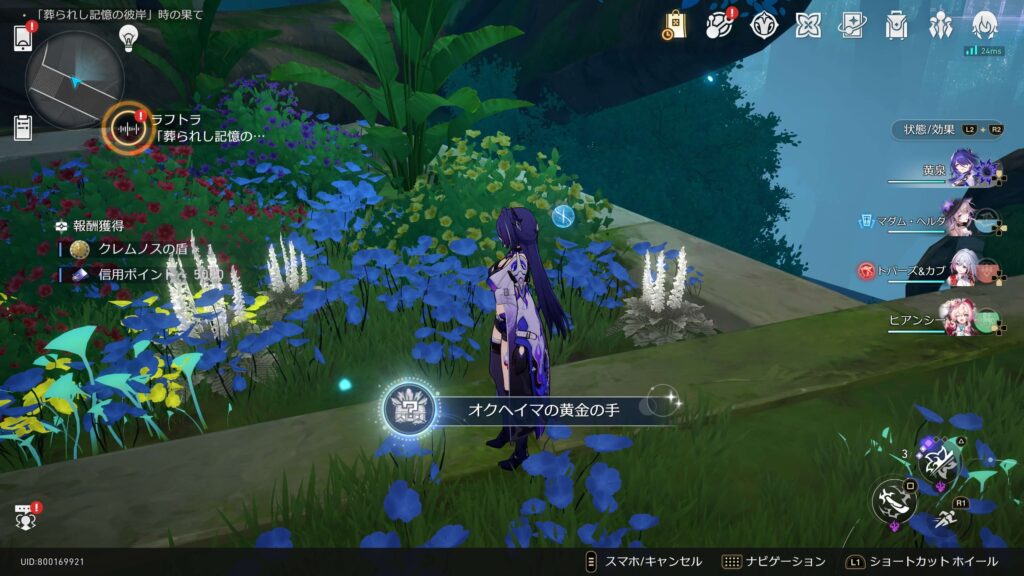Open the phone menu icon
Image resolution: width=1024 pixels, height=576 pixels.
click(24, 38)
